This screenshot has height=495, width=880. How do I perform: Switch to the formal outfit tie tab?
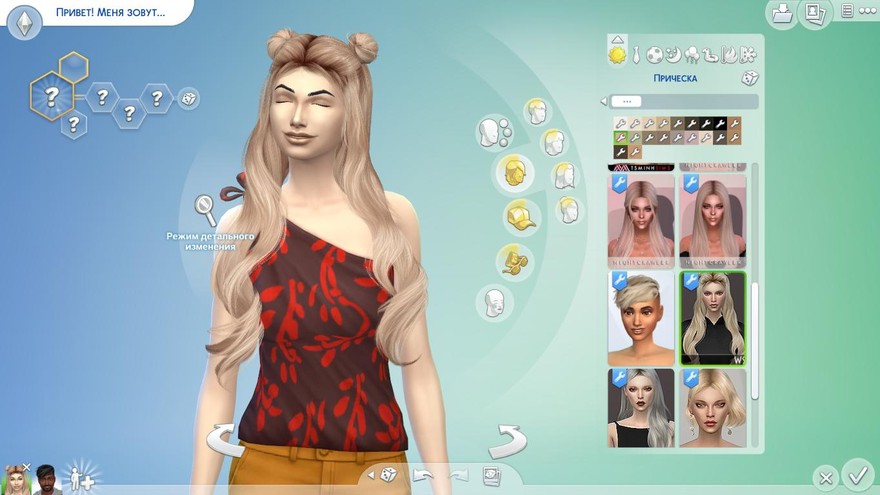coord(636,54)
